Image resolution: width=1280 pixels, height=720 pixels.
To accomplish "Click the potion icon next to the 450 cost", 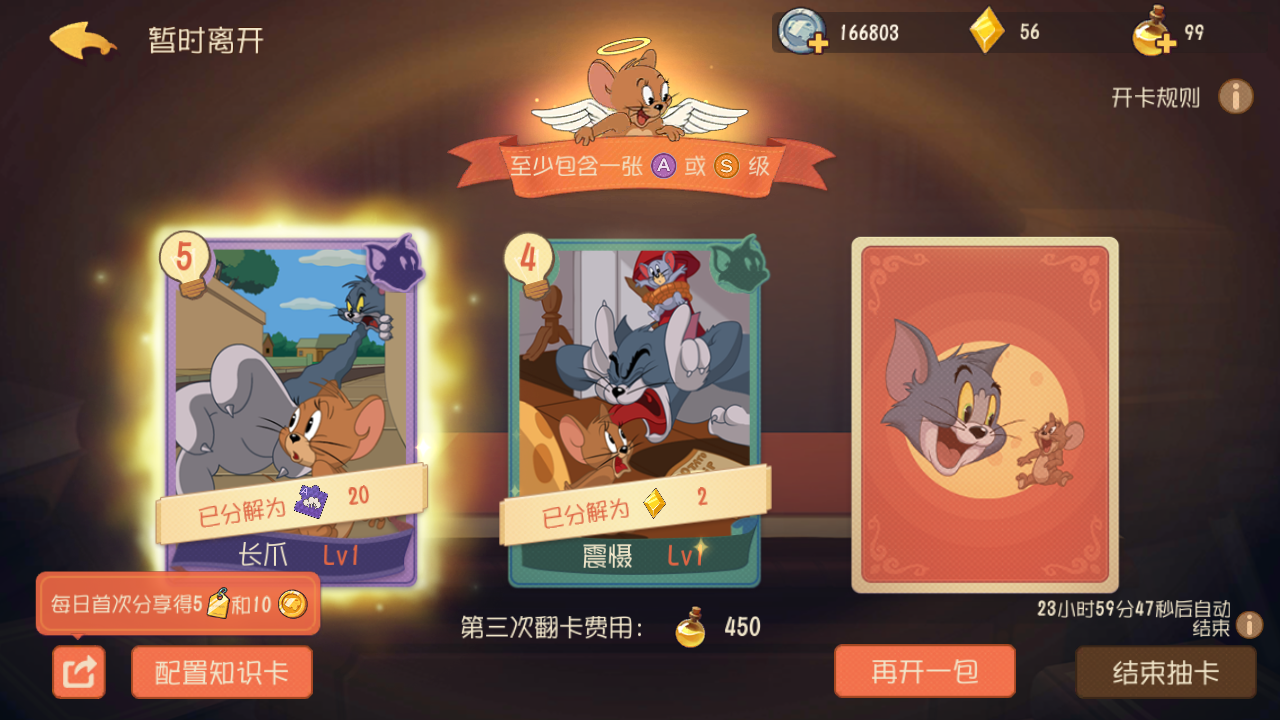I will click(689, 627).
